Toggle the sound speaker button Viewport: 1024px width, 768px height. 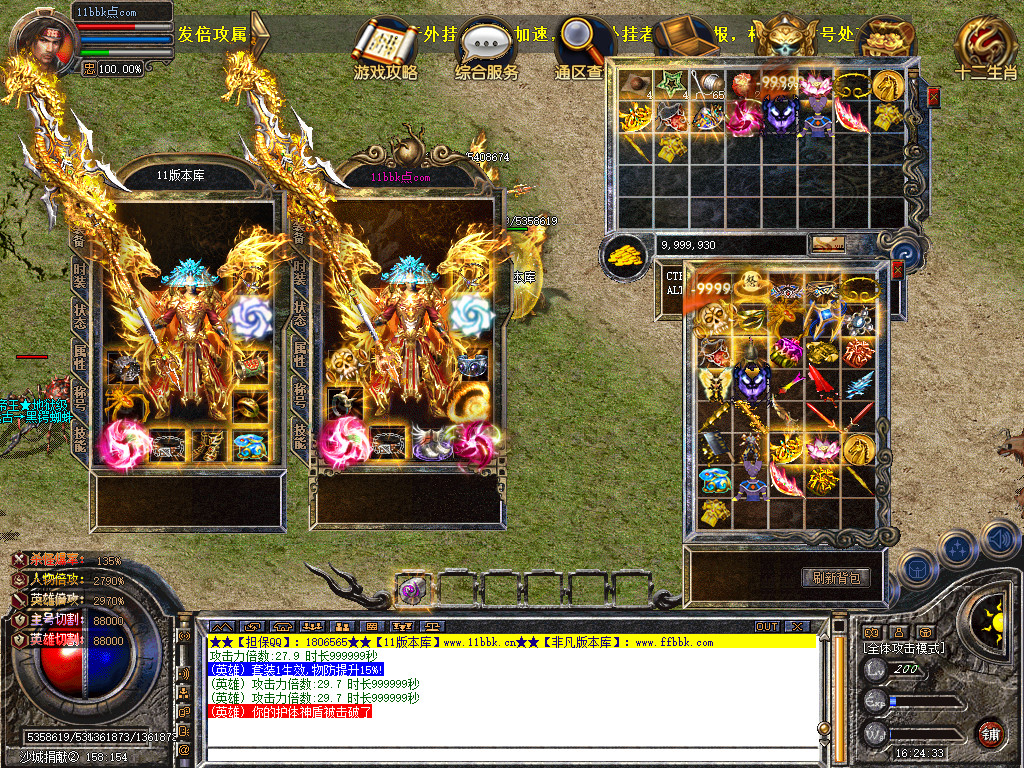coord(1000,541)
